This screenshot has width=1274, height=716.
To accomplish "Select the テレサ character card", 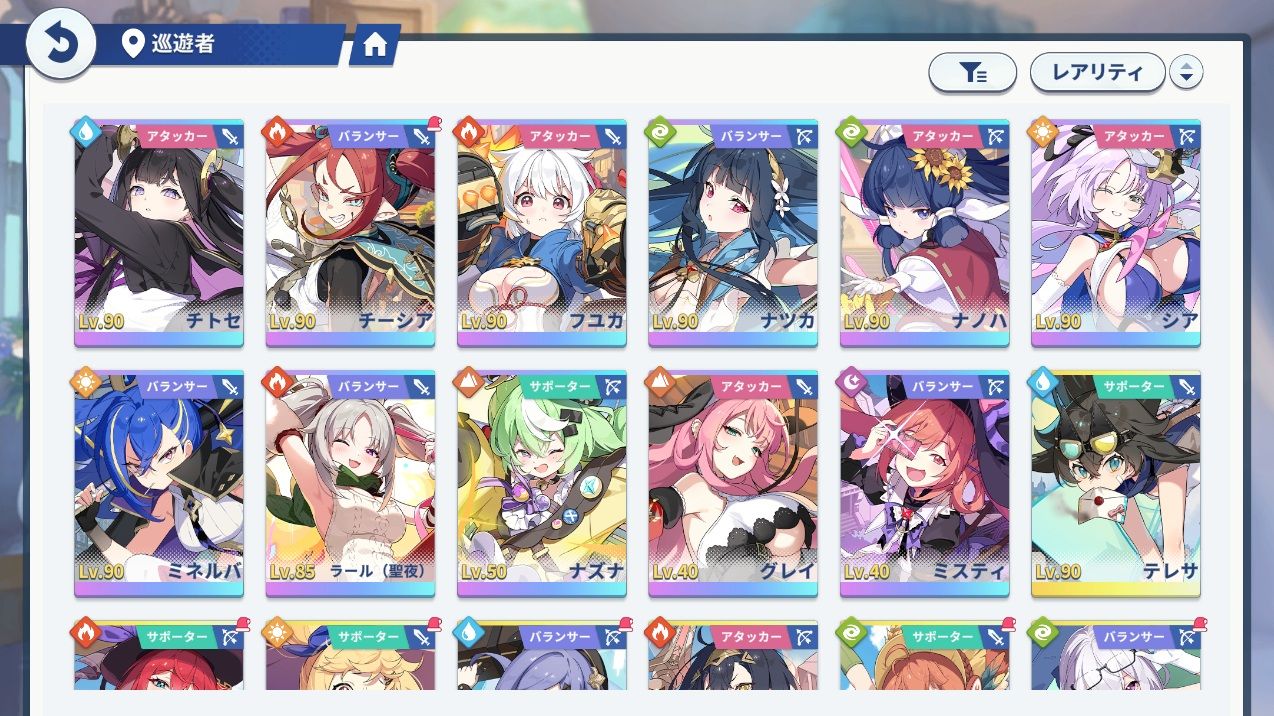I will [x=1116, y=485].
